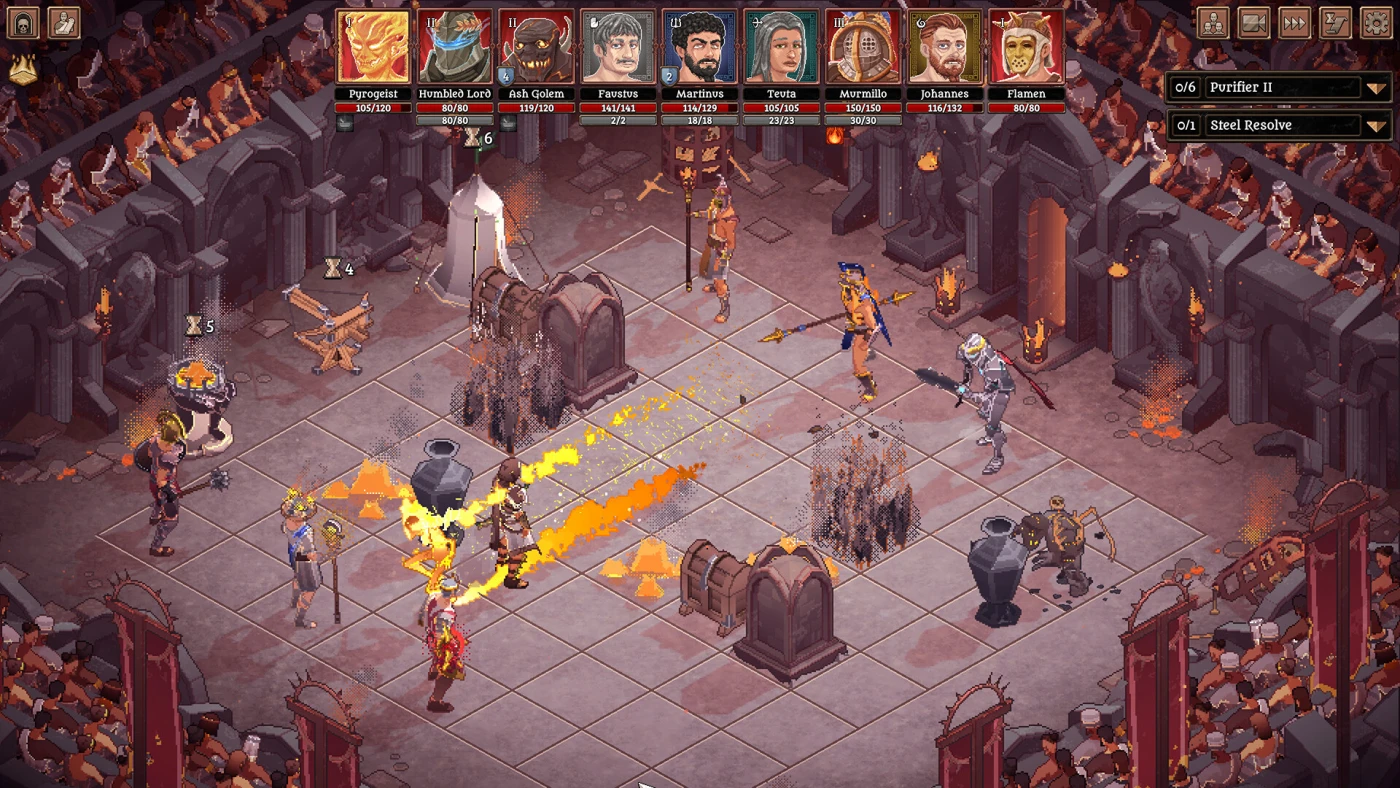Expand the Purifier II objective arrow
This screenshot has height=788, width=1400.
(1377, 88)
